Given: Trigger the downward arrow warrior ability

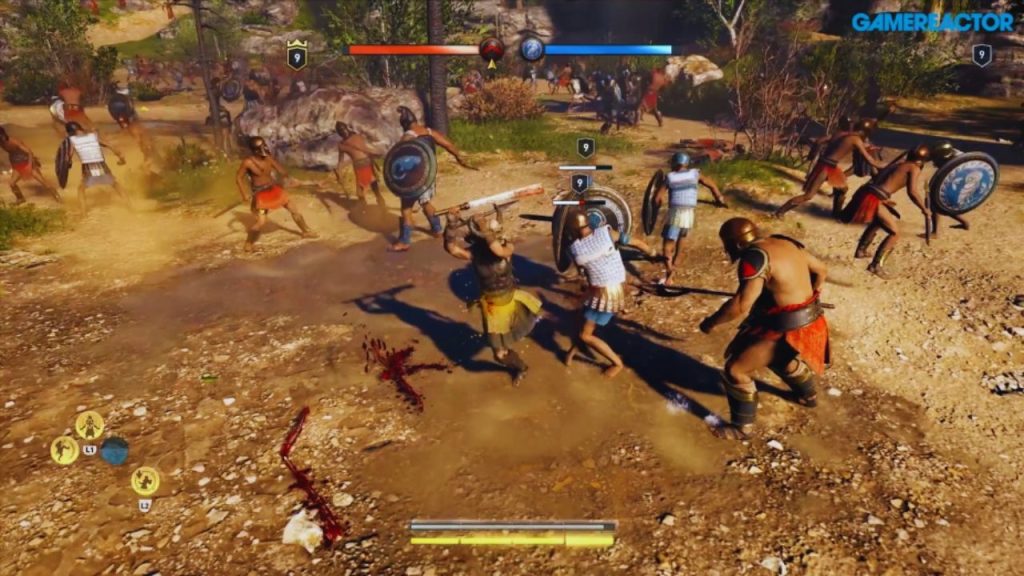Looking at the screenshot, I should [145, 481].
